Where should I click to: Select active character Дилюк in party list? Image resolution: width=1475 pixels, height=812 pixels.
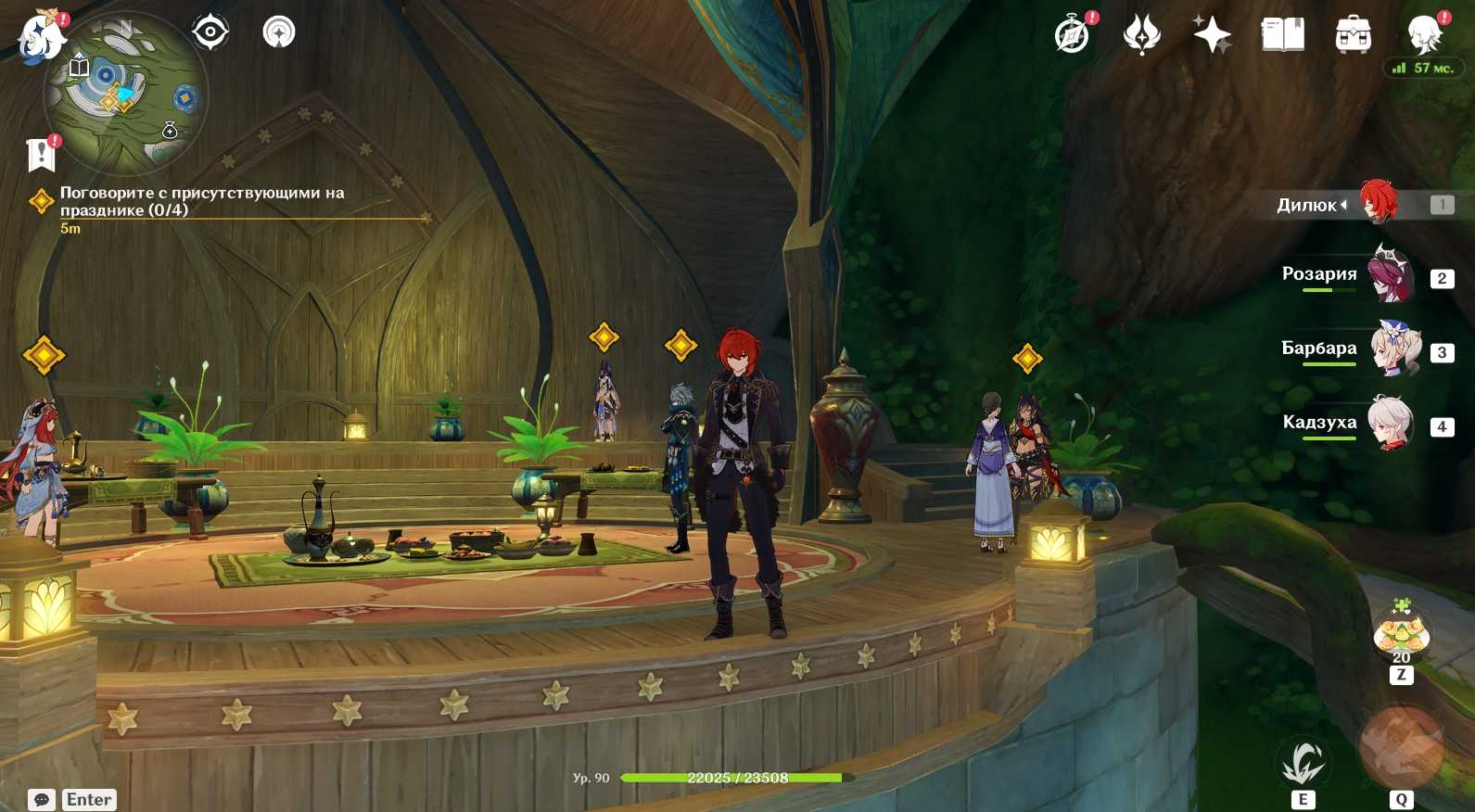pyautogui.click(x=1378, y=203)
